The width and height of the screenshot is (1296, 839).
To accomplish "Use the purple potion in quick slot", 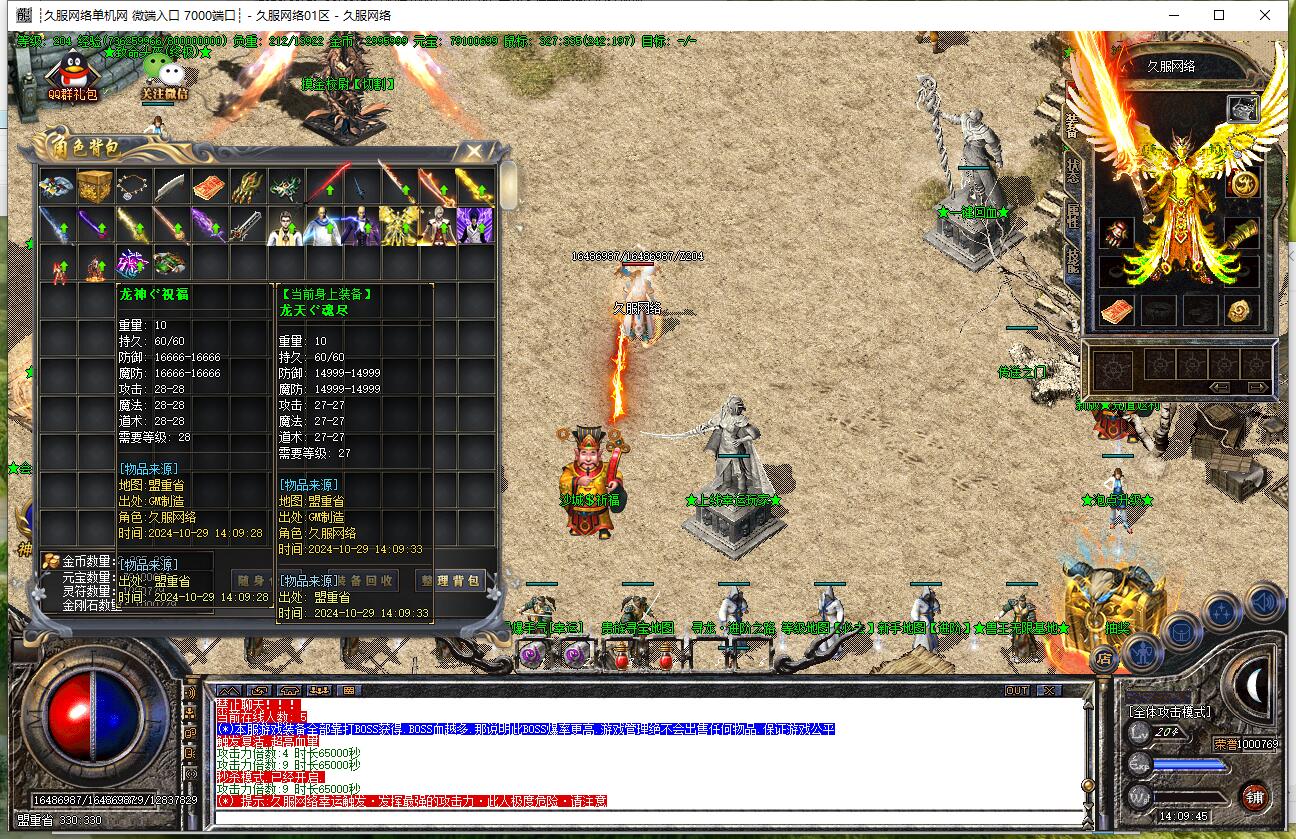I will (531, 655).
